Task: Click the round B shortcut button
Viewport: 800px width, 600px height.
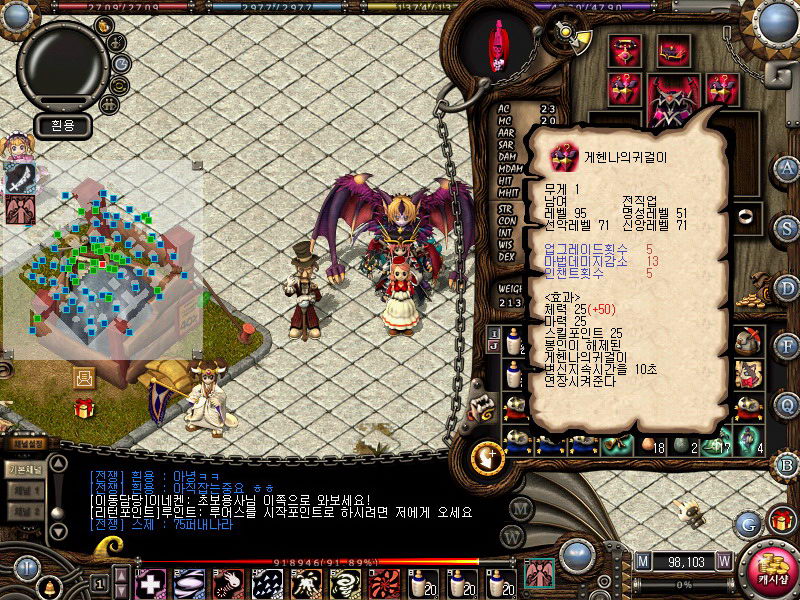Action: (787, 464)
